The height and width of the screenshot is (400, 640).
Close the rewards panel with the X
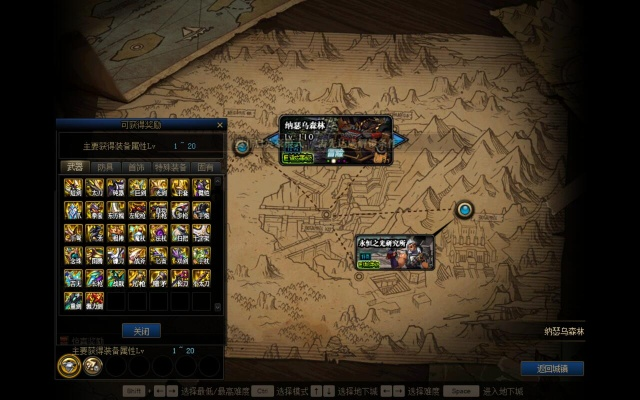(x=220, y=125)
